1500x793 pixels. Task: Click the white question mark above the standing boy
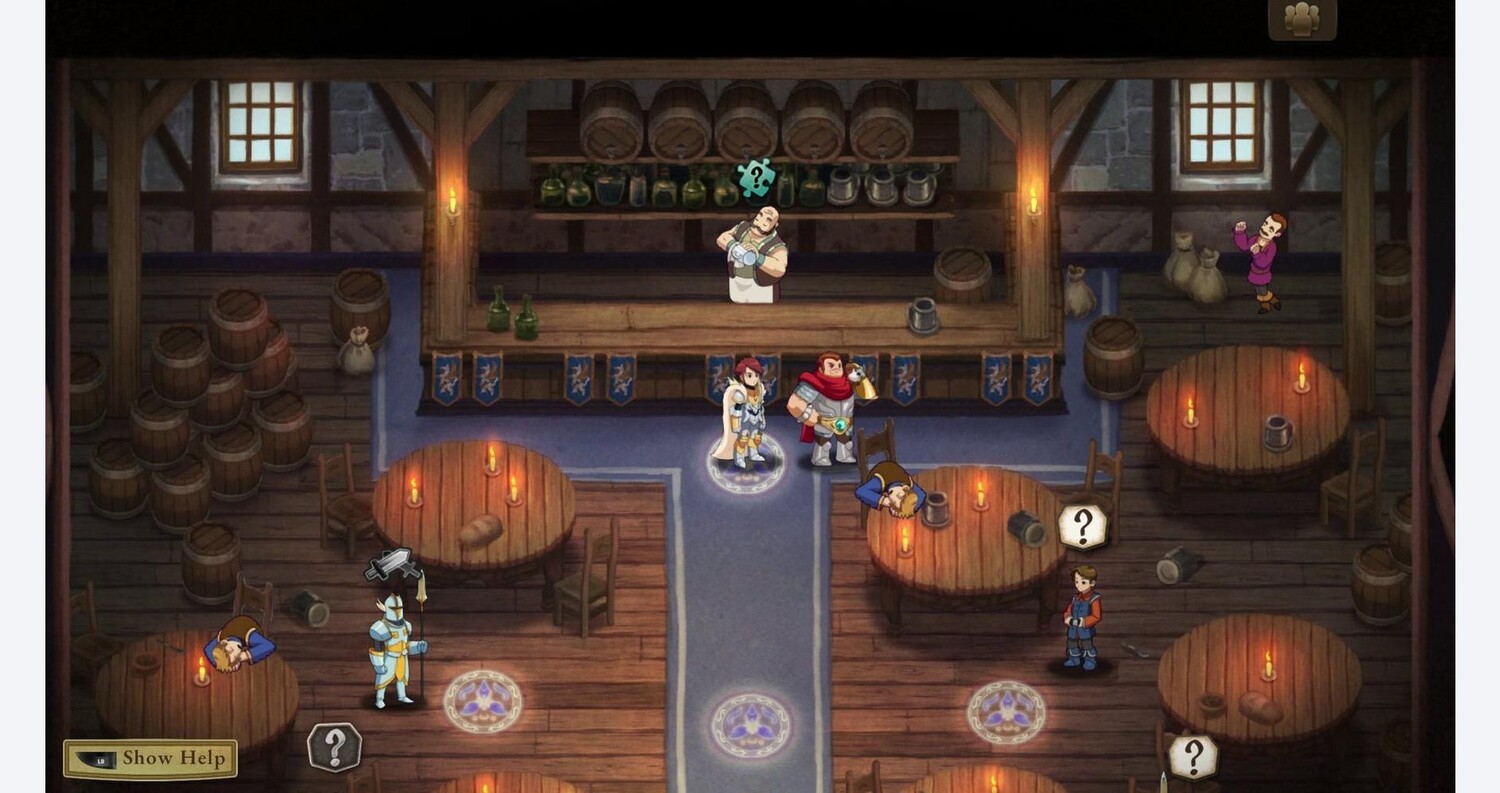[x=1082, y=526]
